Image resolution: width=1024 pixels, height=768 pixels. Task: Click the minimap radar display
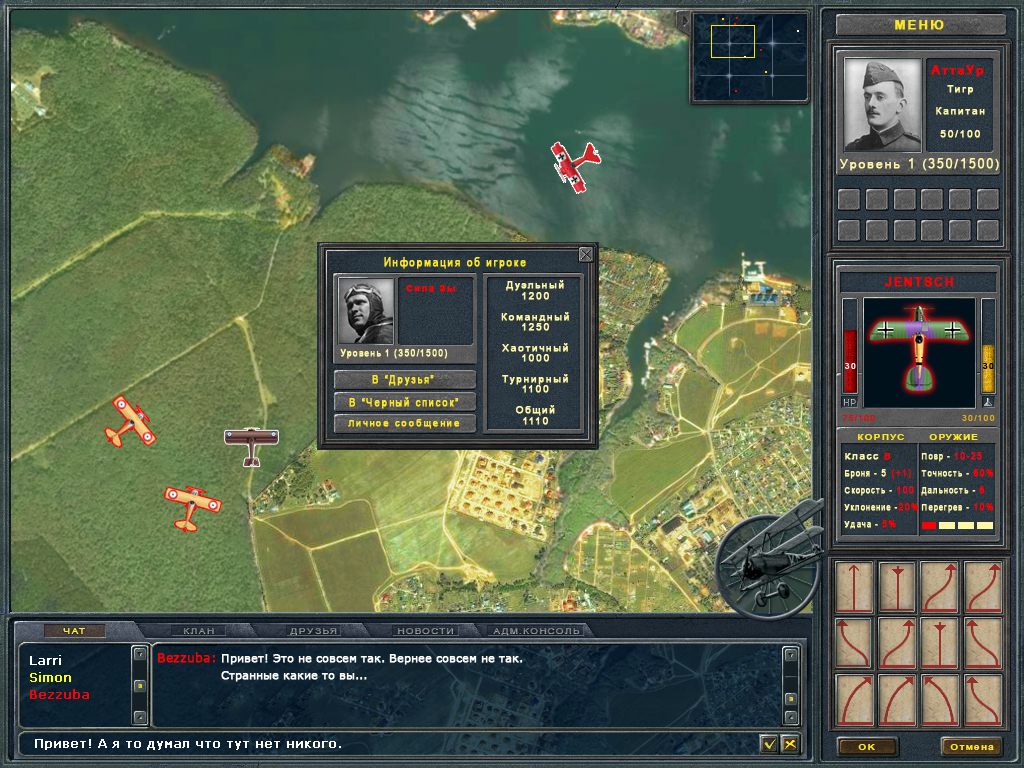click(750, 57)
